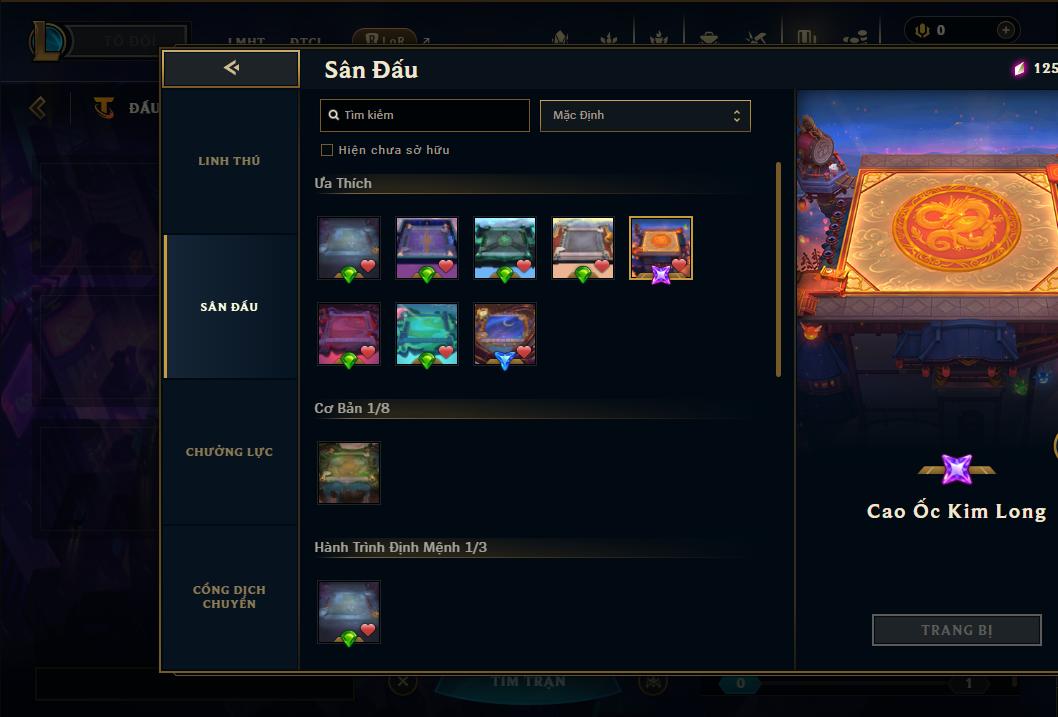The image size is (1058, 717).
Task: Choose the turquoise arena thumbnail
Action: 427,334
